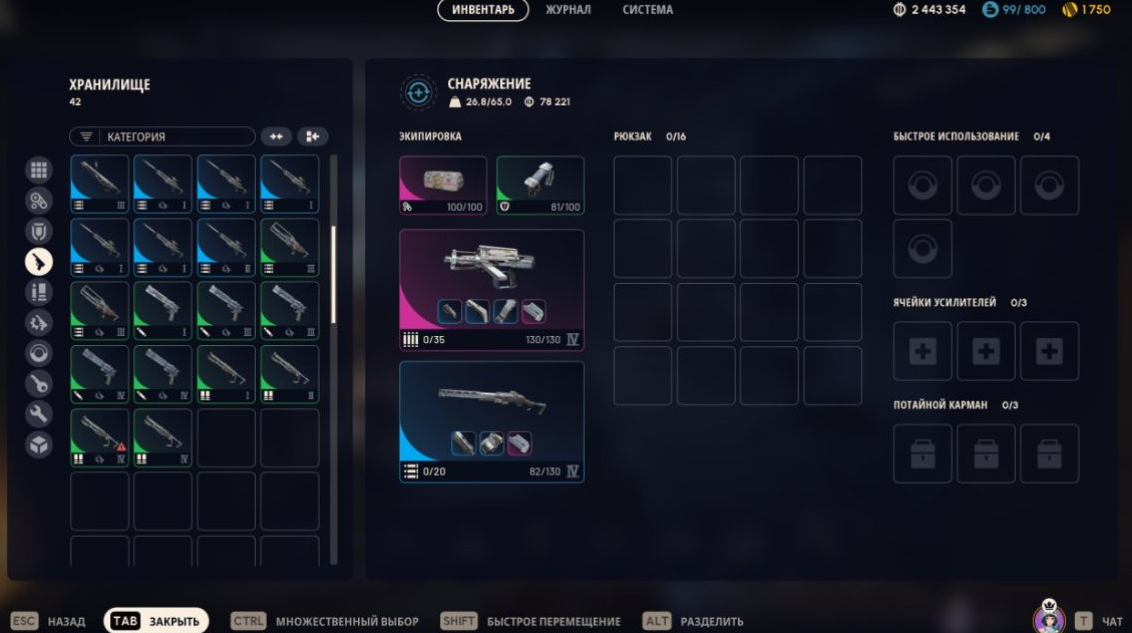Viewport: 1132px width, 633px height.
Task: Filter storage by the key category
Action: 39,383
